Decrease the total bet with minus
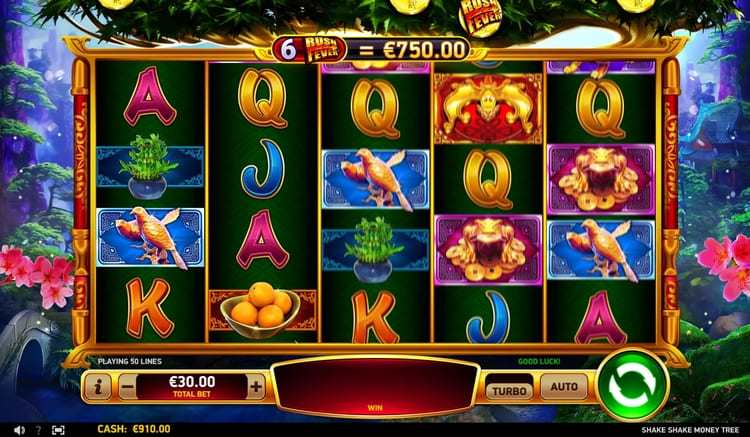Image resolution: width=750 pixels, height=437 pixels. 127,386
